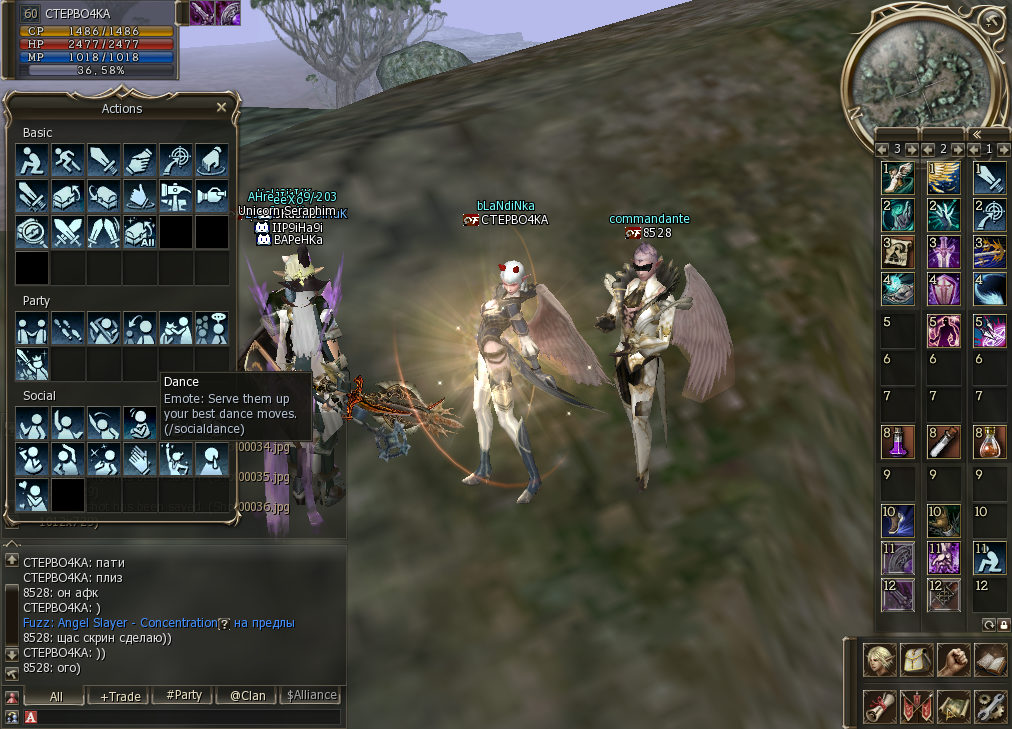The image size is (1012, 729).
Task: Use the purple potion in shortcut slot 8
Action: tap(897, 441)
